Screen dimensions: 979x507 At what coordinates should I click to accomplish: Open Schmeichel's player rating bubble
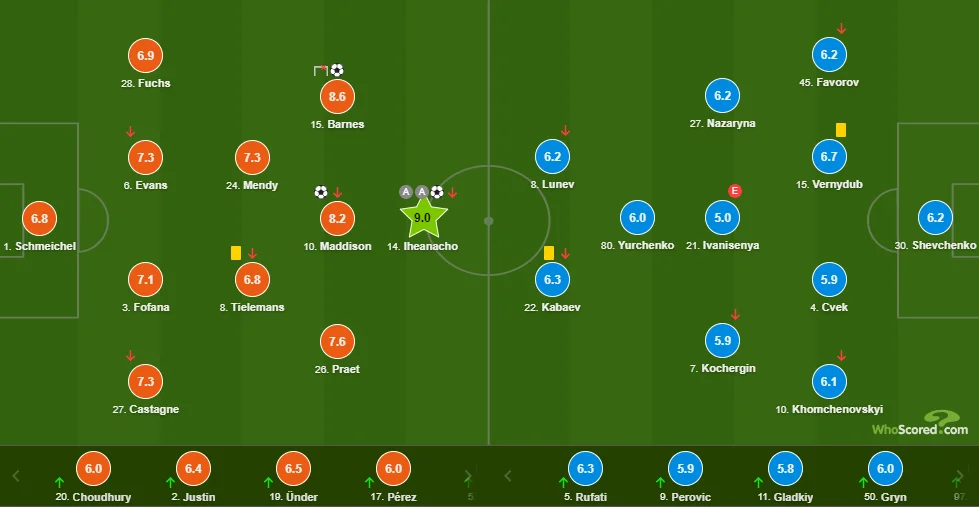[39, 218]
